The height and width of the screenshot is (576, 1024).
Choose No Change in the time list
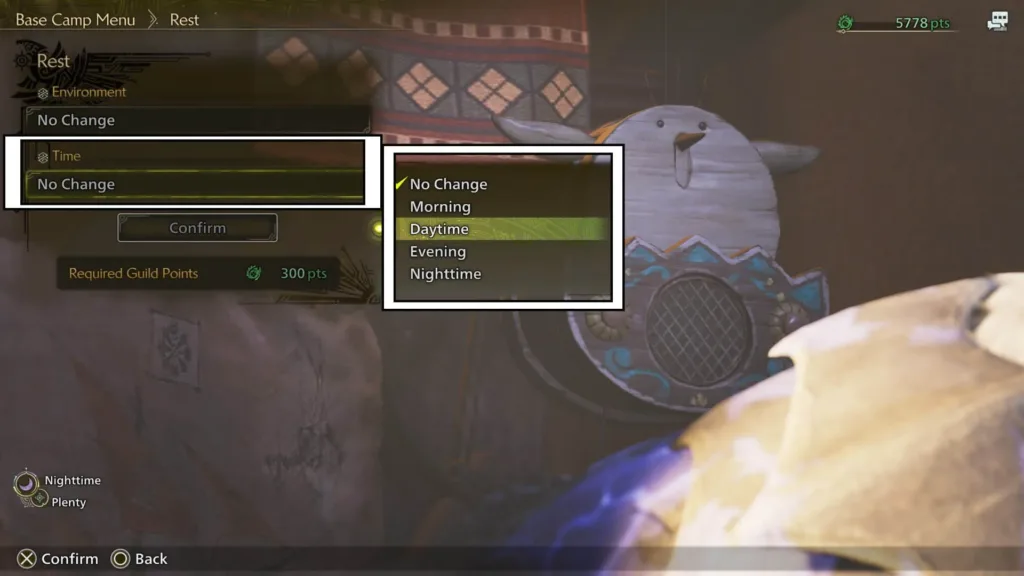(448, 184)
